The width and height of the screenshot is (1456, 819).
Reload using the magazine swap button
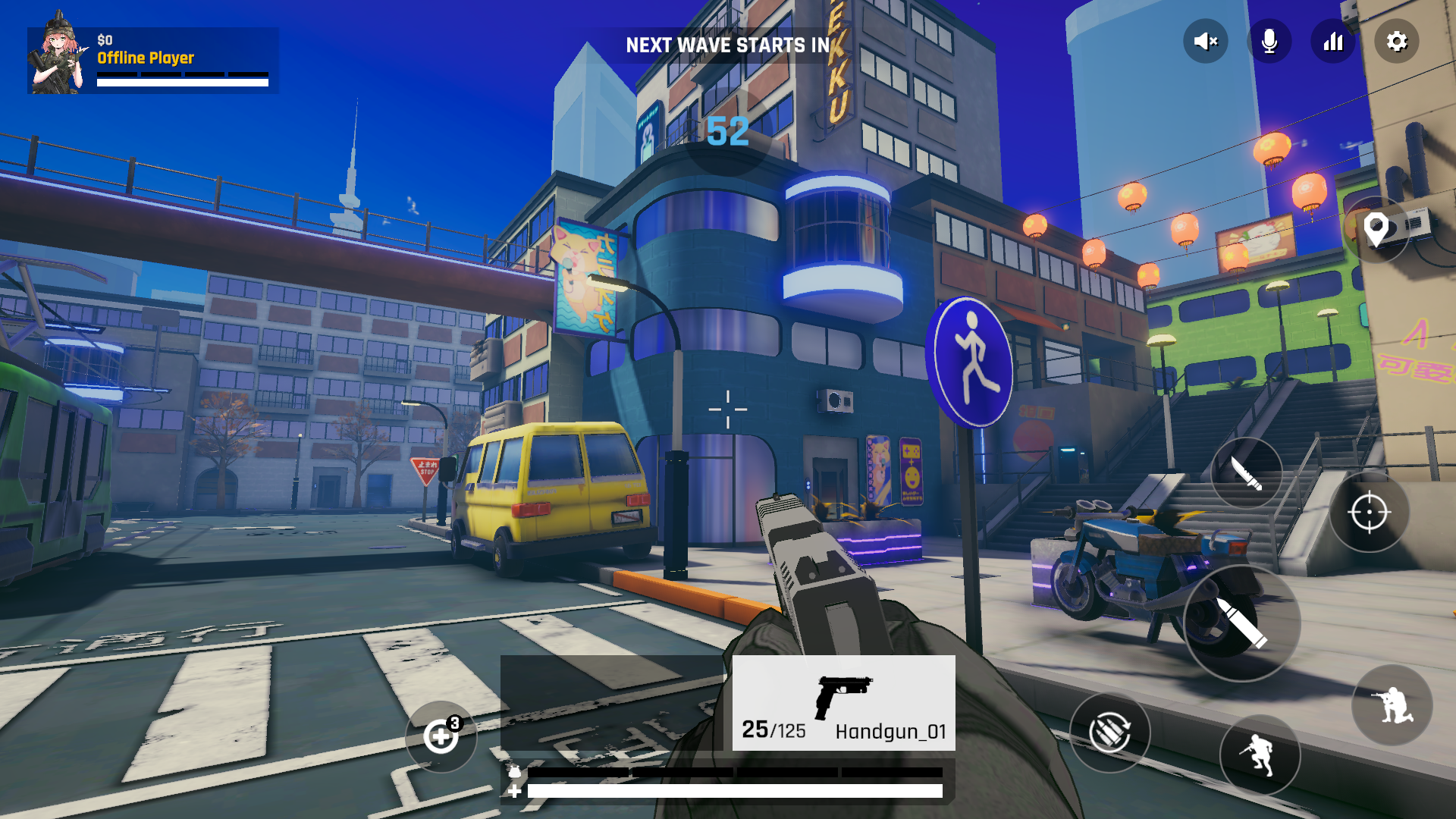pos(1109,733)
